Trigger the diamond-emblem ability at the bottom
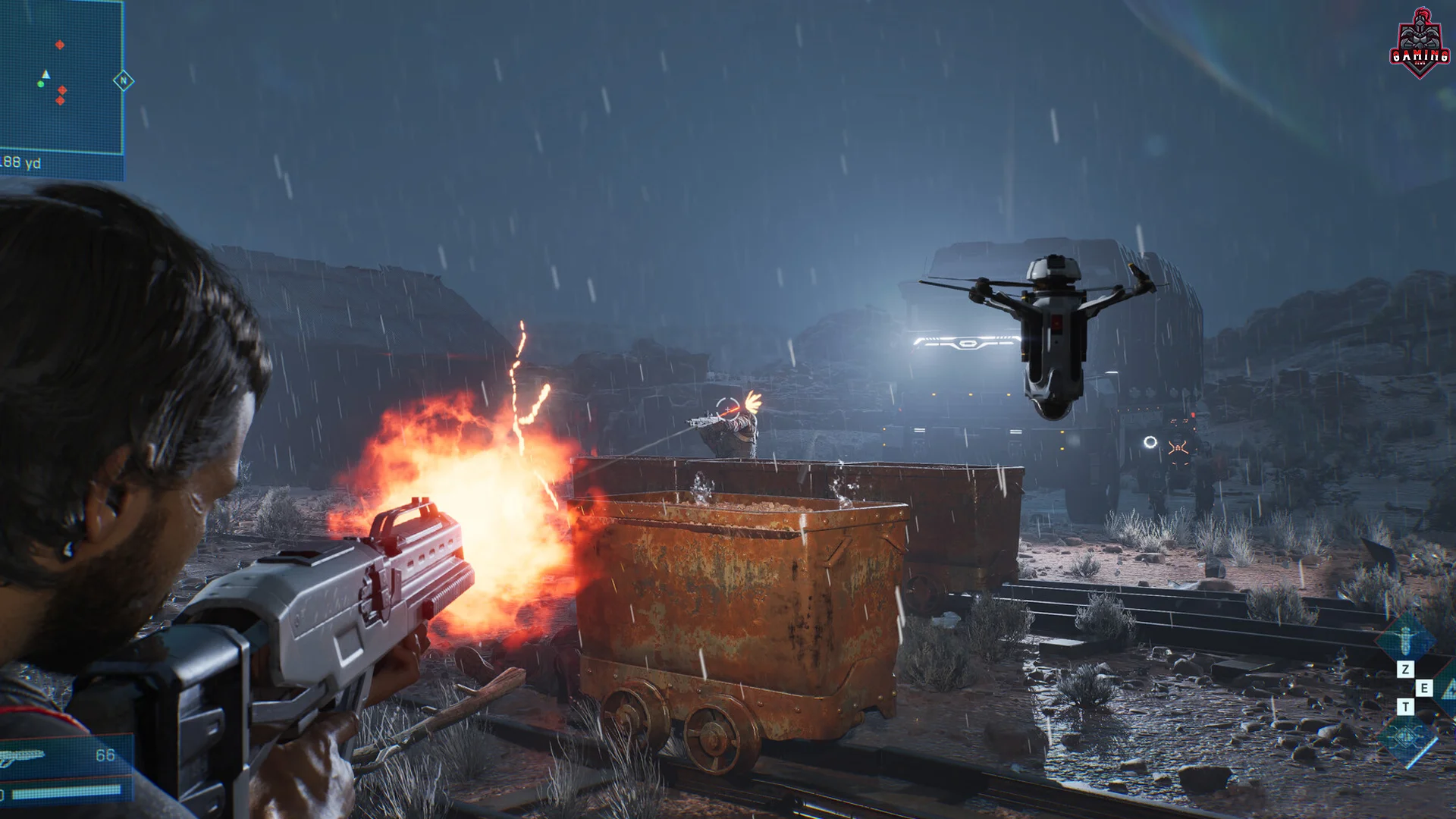Viewport: 1456px width, 819px height. [x=1407, y=738]
